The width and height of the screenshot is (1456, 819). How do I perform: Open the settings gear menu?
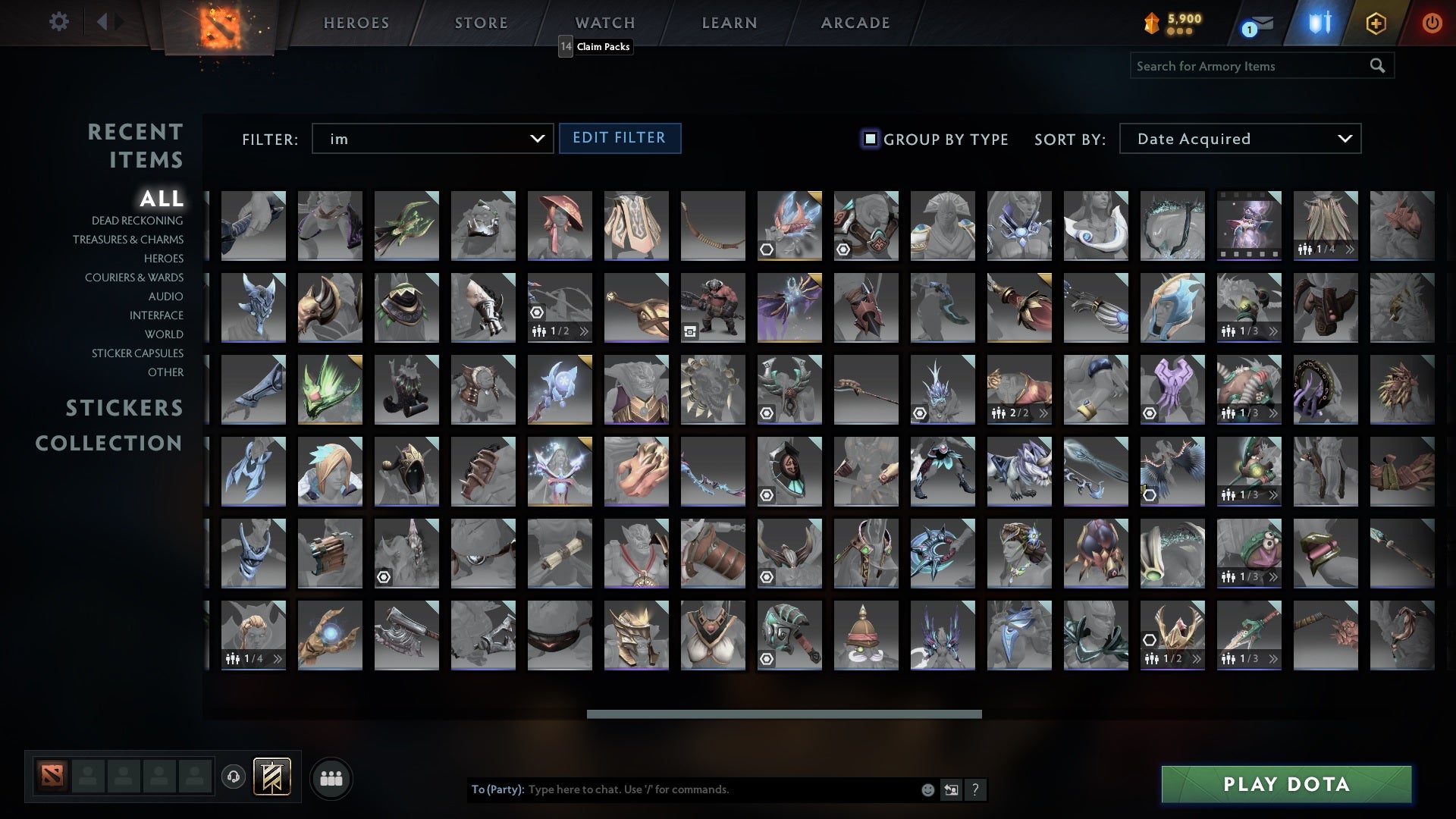pos(59,22)
